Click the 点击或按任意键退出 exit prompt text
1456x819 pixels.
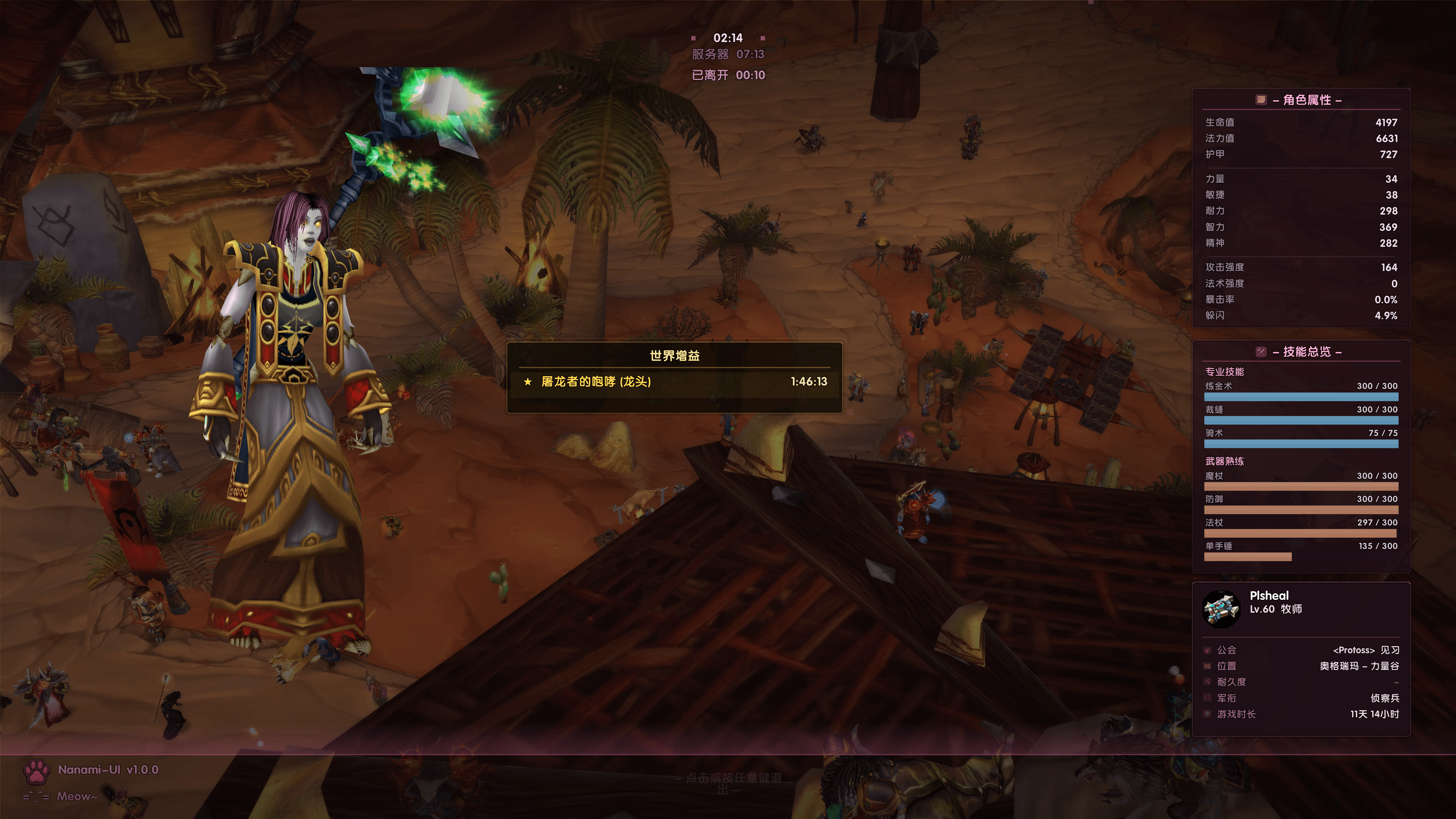[x=733, y=783]
